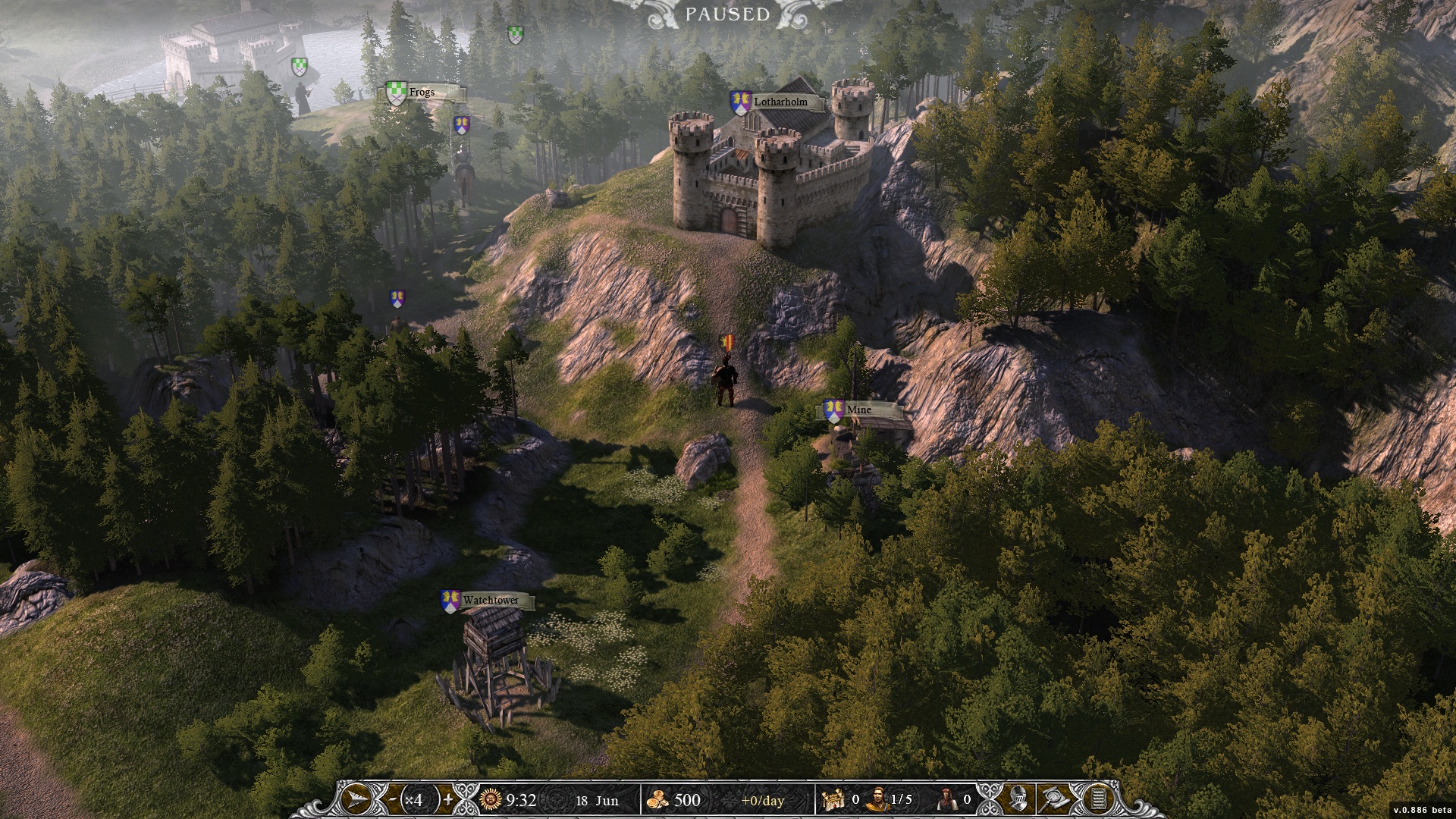Click the arrow-cursor button on the bottom bar
This screenshot has width=1456, height=819.
pyautogui.click(x=357, y=799)
